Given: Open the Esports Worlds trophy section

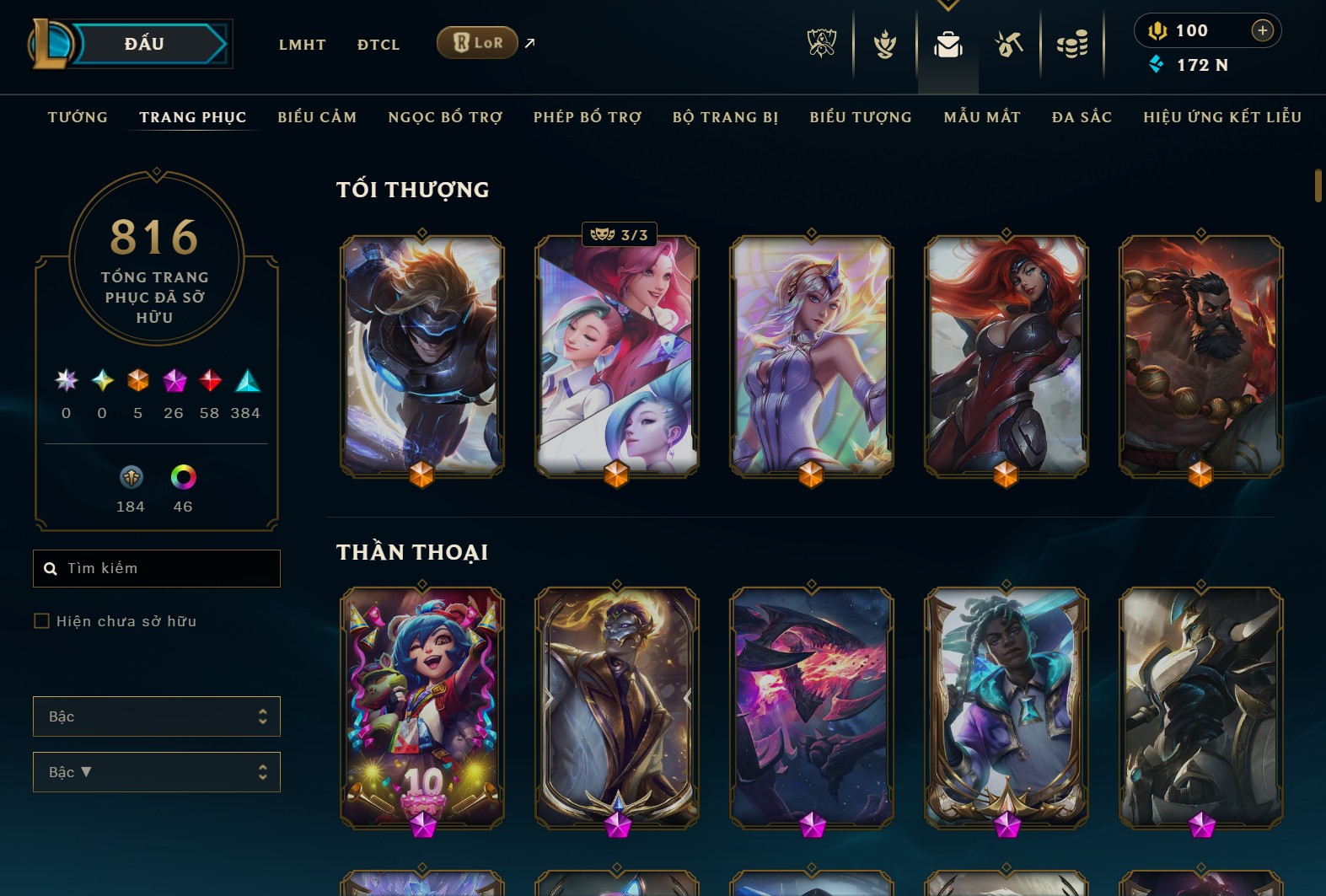Looking at the screenshot, I should 822,44.
